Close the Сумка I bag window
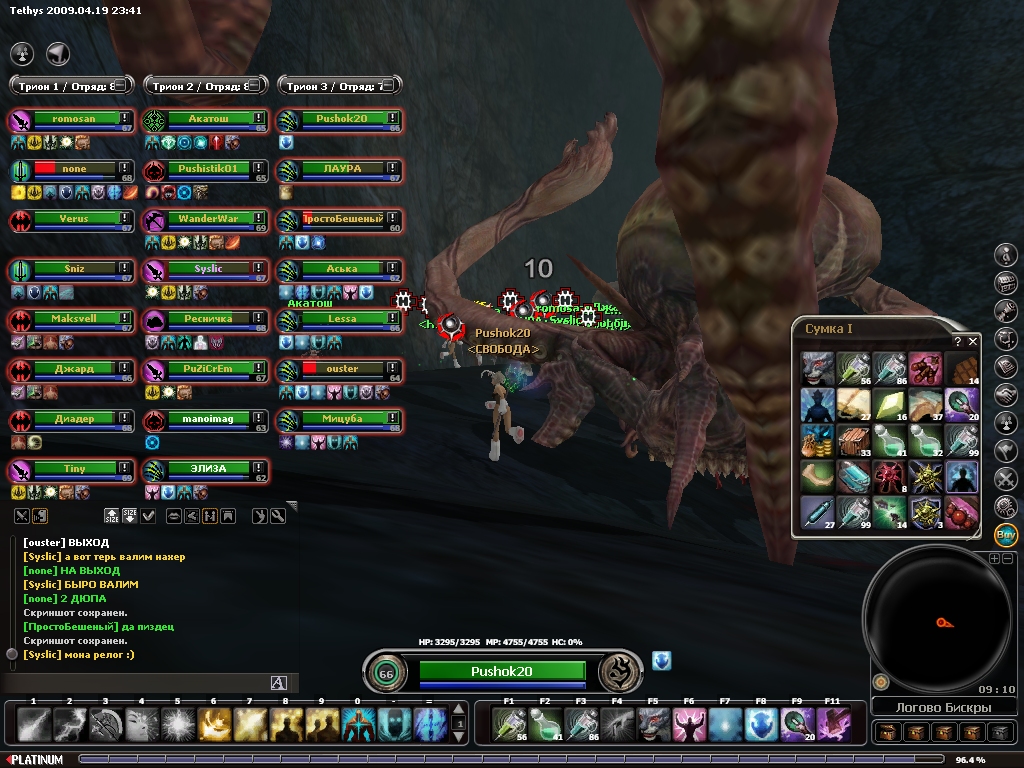The image size is (1024, 768). [x=973, y=341]
